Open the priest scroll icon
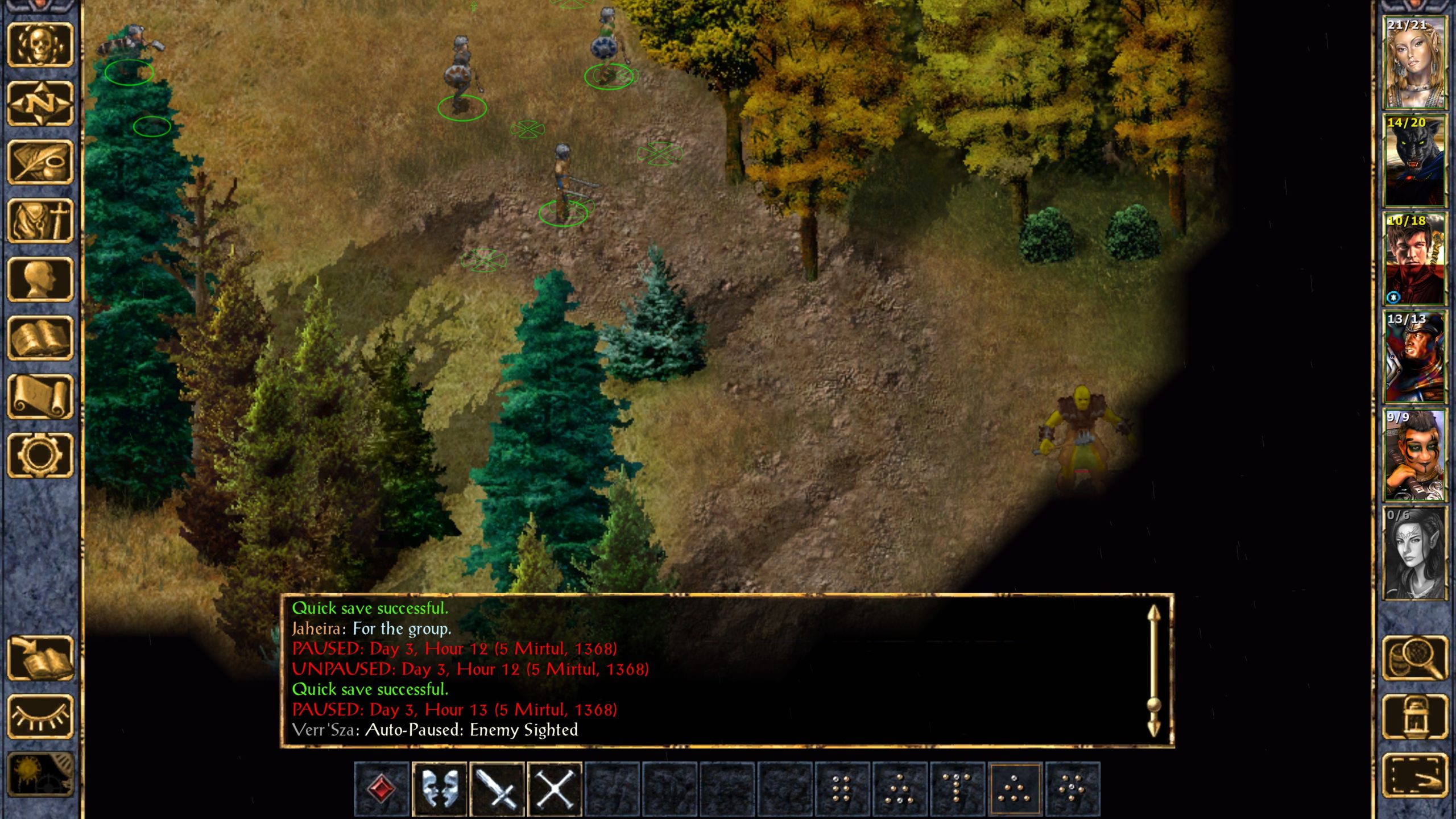Screen dimensions: 1456x819 click(40, 396)
